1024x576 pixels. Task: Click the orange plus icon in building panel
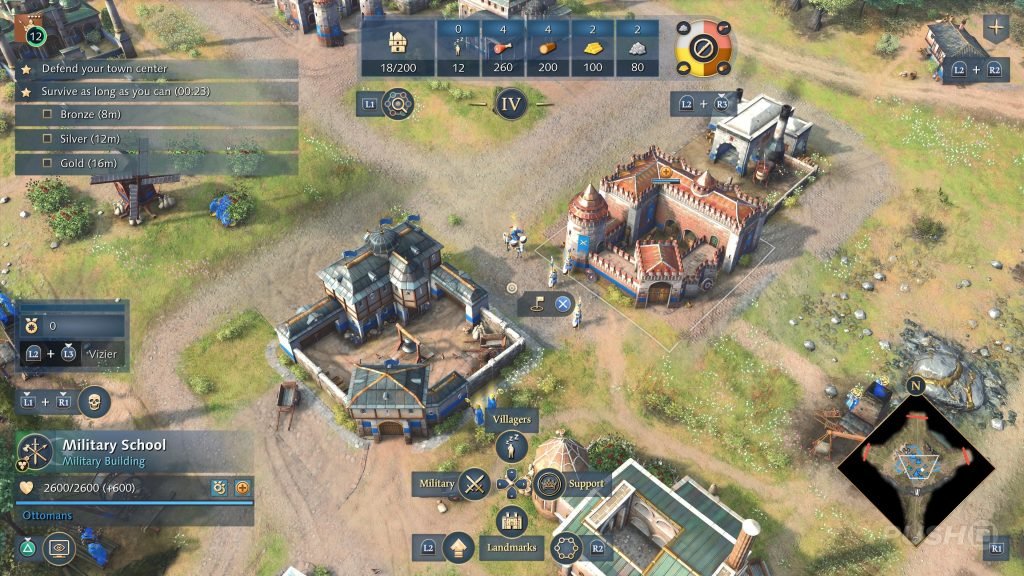(241, 488)
